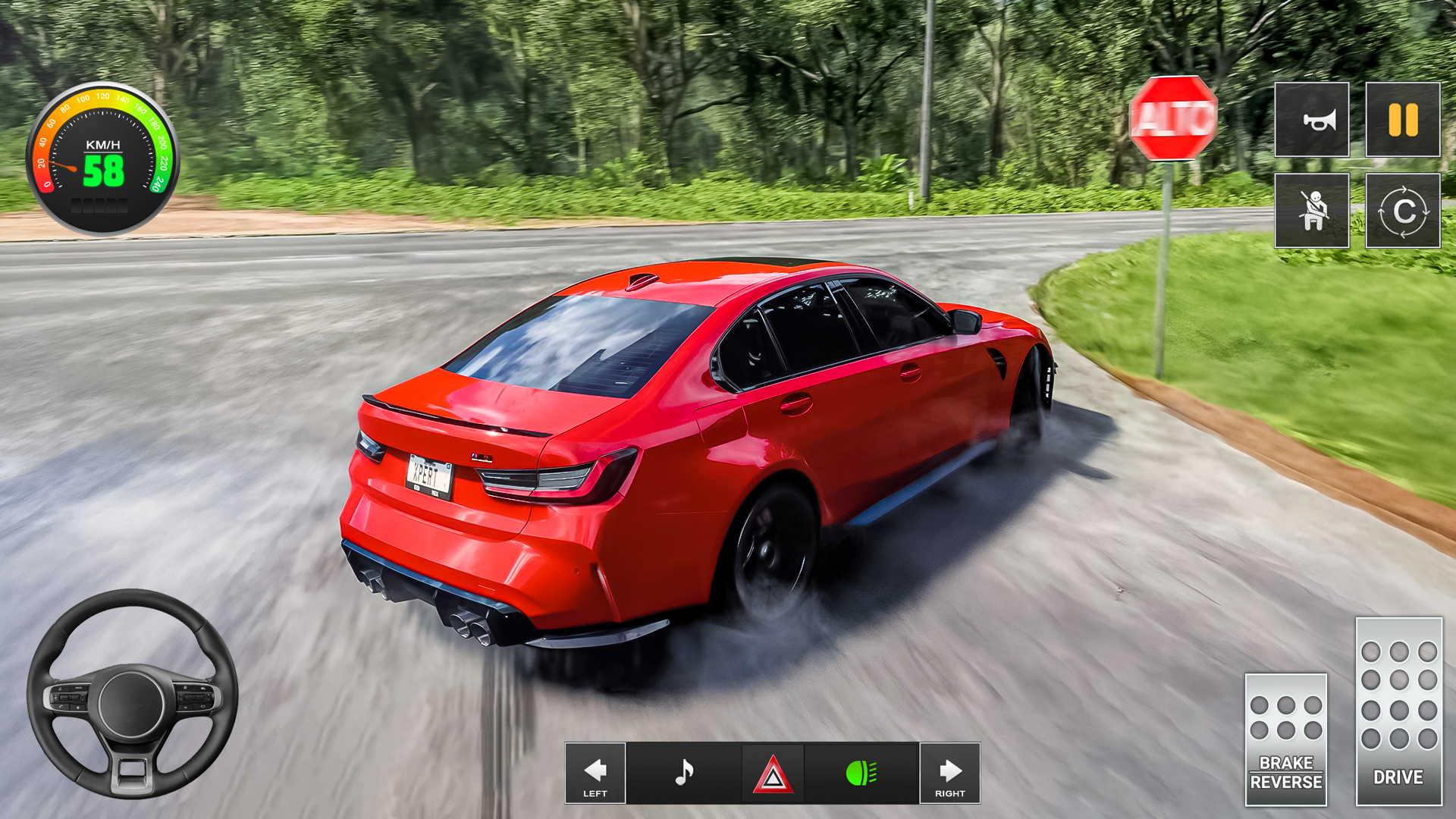Steer right with the RIGHT arrow
1456x819 pixels.
(x=951, y=773)
